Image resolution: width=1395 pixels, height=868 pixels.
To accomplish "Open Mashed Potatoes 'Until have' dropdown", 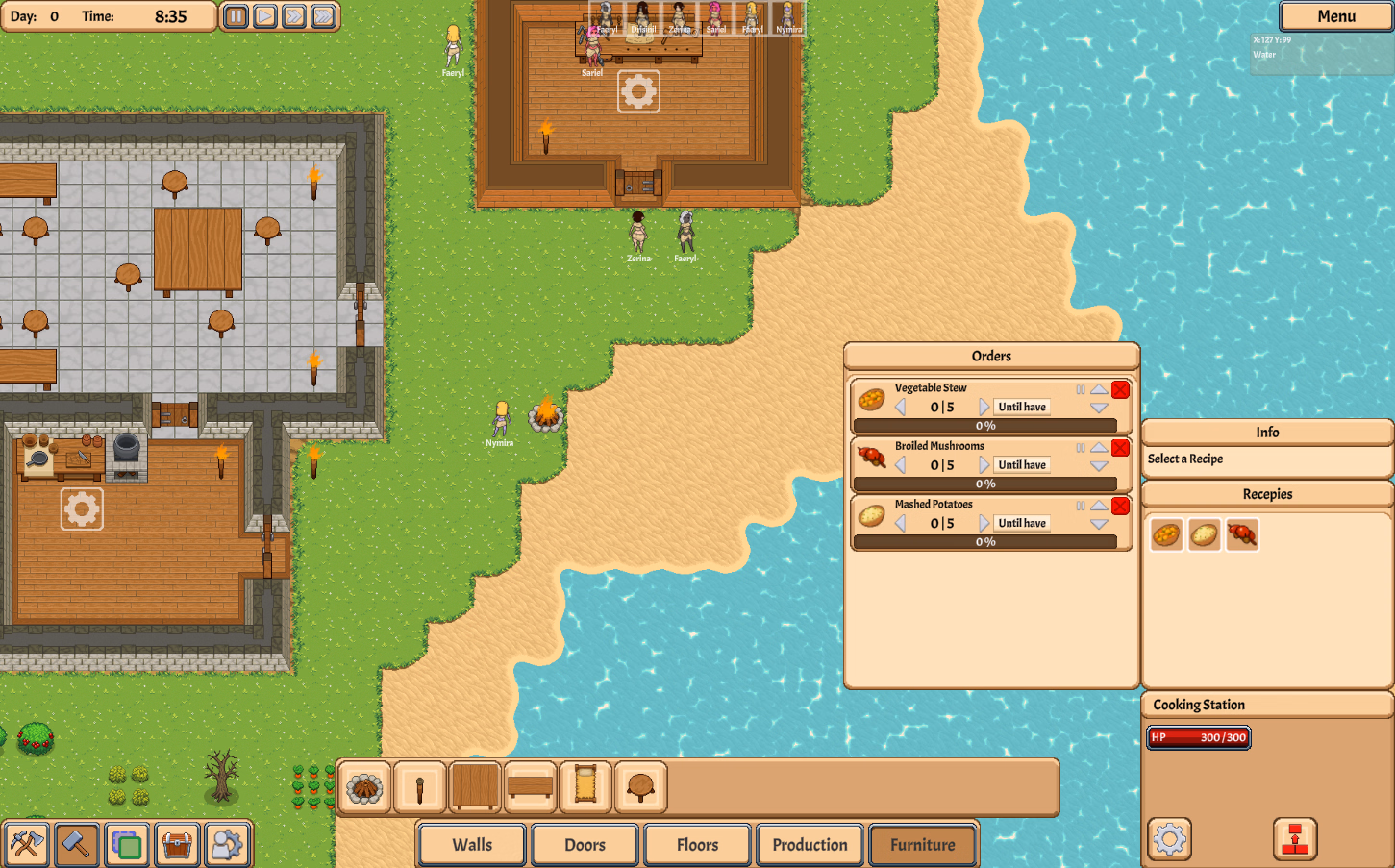I will (1022, 523).
